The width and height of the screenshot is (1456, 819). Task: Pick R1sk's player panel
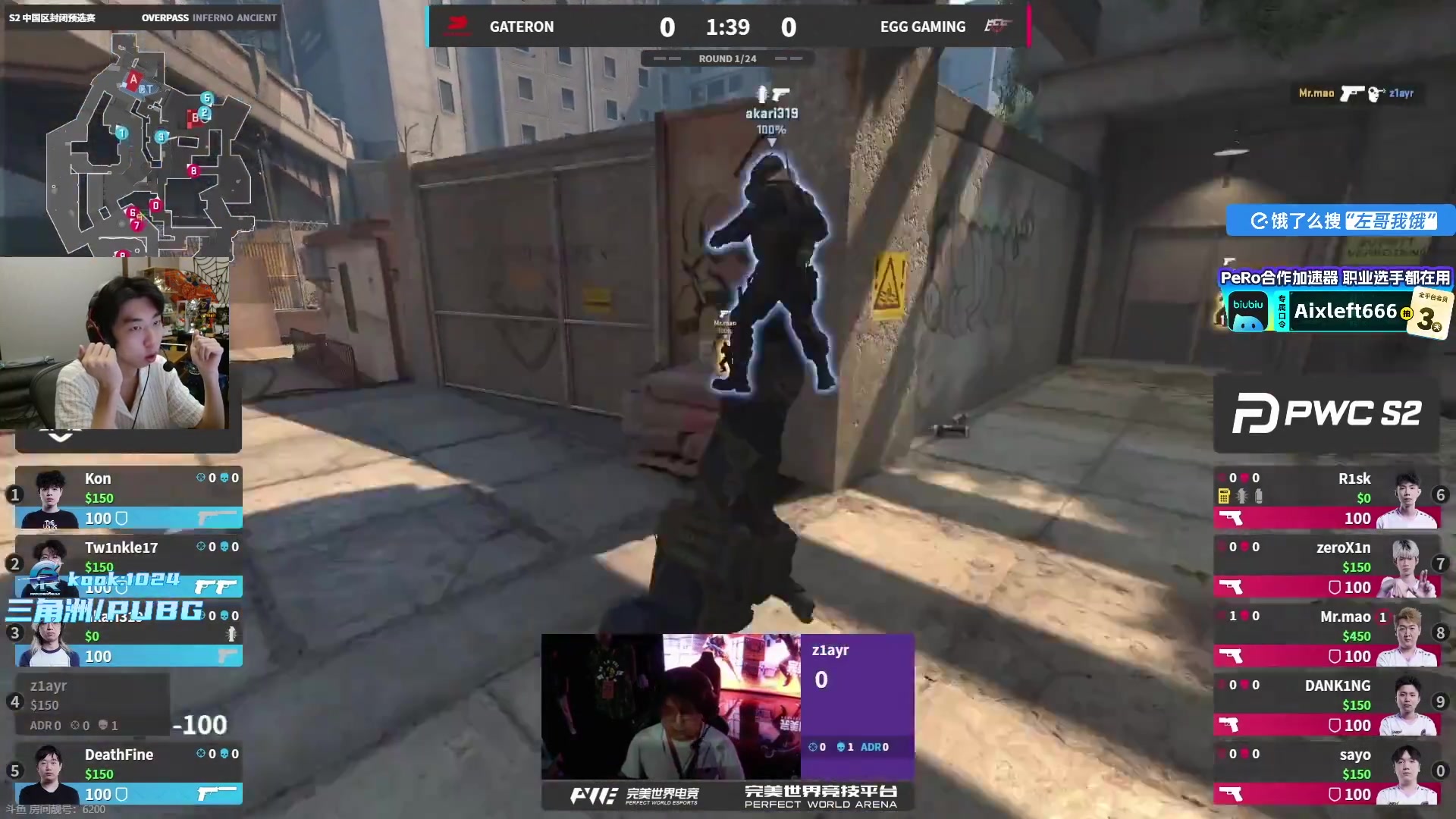click(1327, 497)
